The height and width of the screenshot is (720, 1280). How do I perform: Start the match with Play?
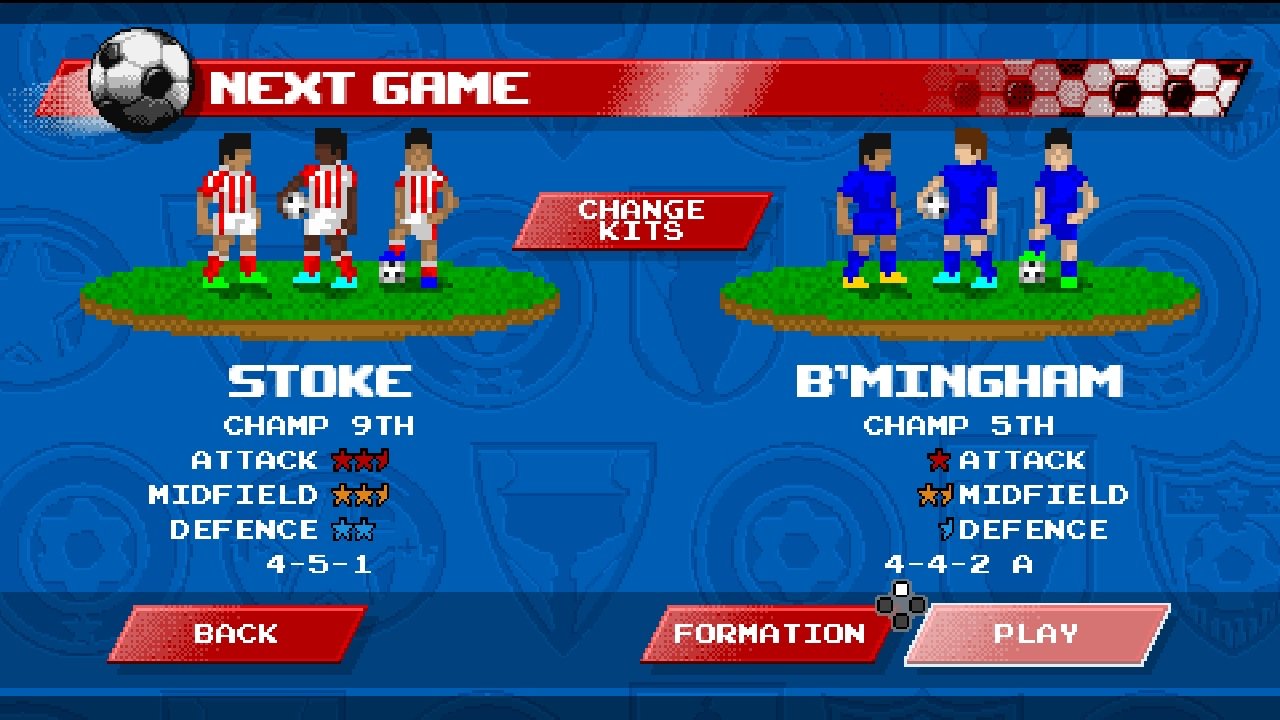tap(1036, 634)
